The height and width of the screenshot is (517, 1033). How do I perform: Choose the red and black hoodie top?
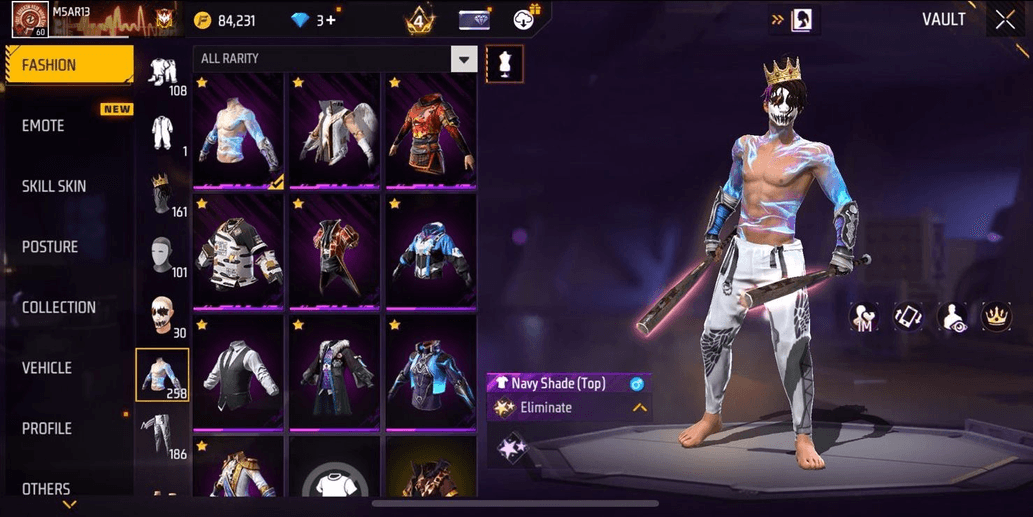click(430, 130)
